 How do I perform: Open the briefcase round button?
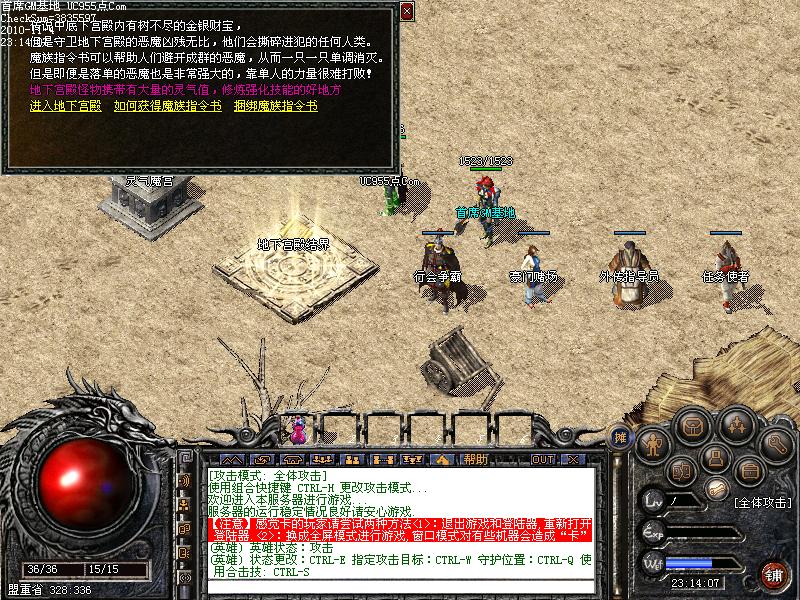(x=748, y=470)
